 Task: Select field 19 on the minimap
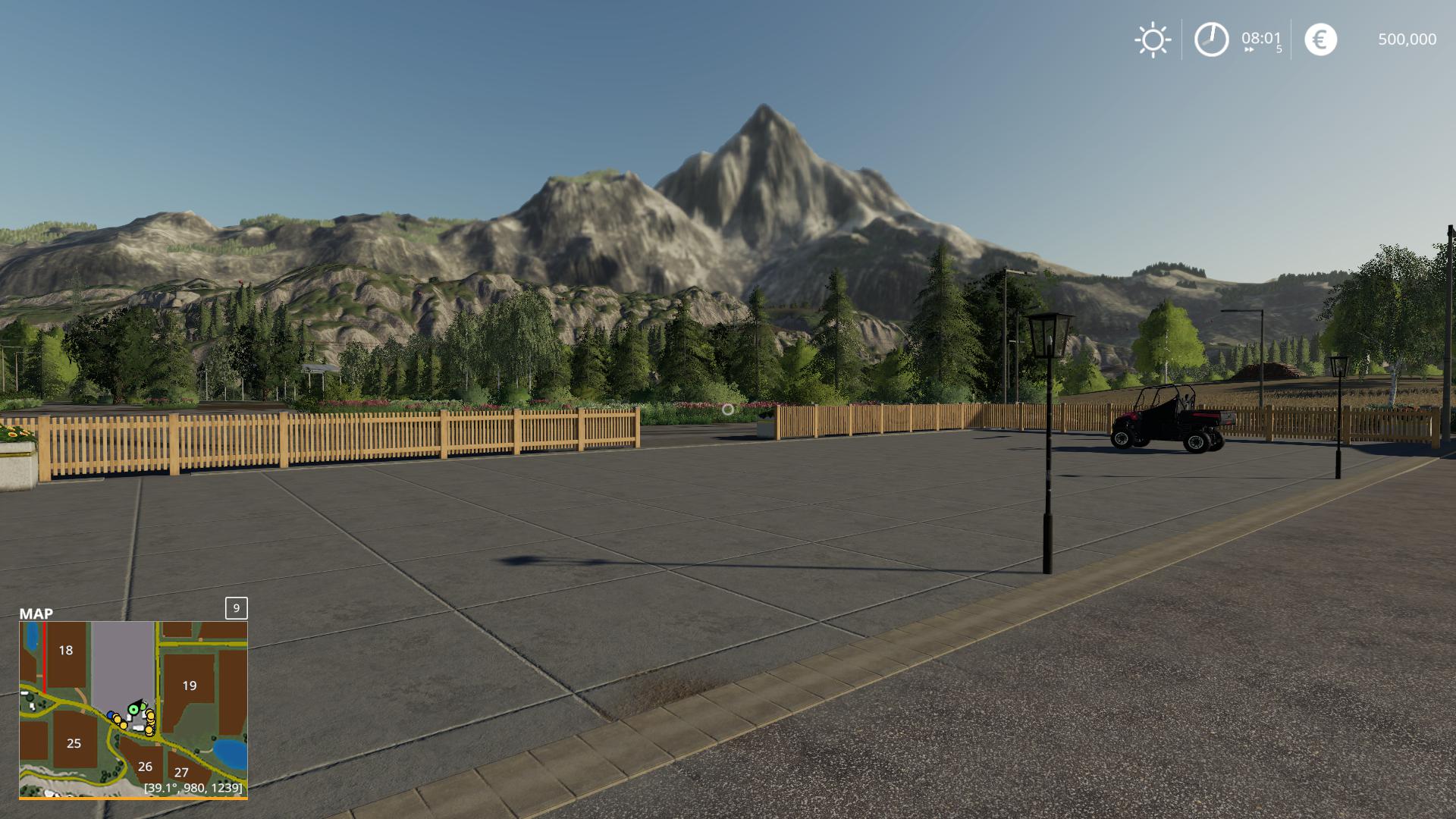pos(189,686)
